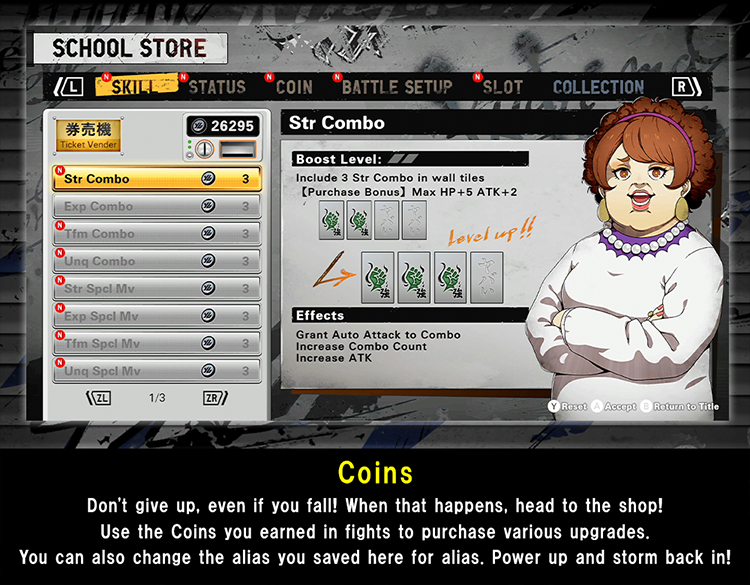
Task: Switch to the SKILL tab
Action: (x=136, y=87)
